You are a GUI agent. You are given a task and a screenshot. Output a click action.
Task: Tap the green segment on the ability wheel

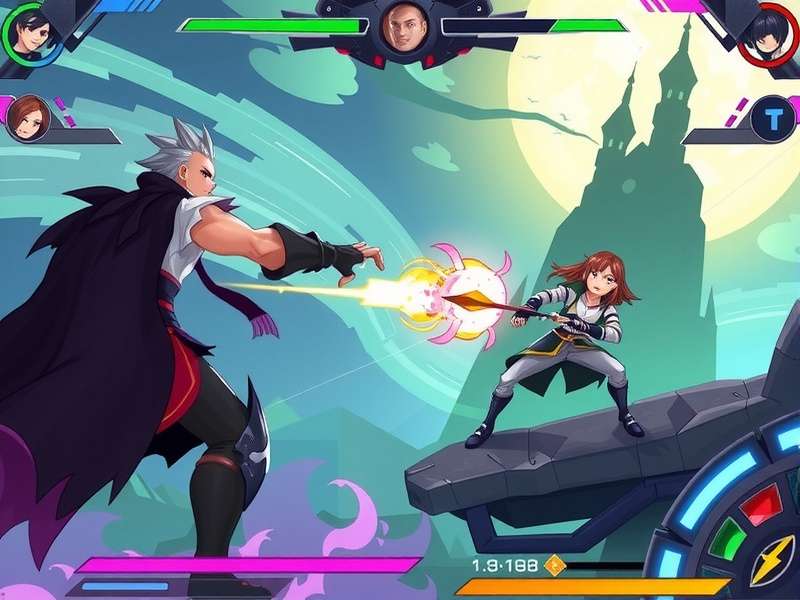[x=727, y=539]
